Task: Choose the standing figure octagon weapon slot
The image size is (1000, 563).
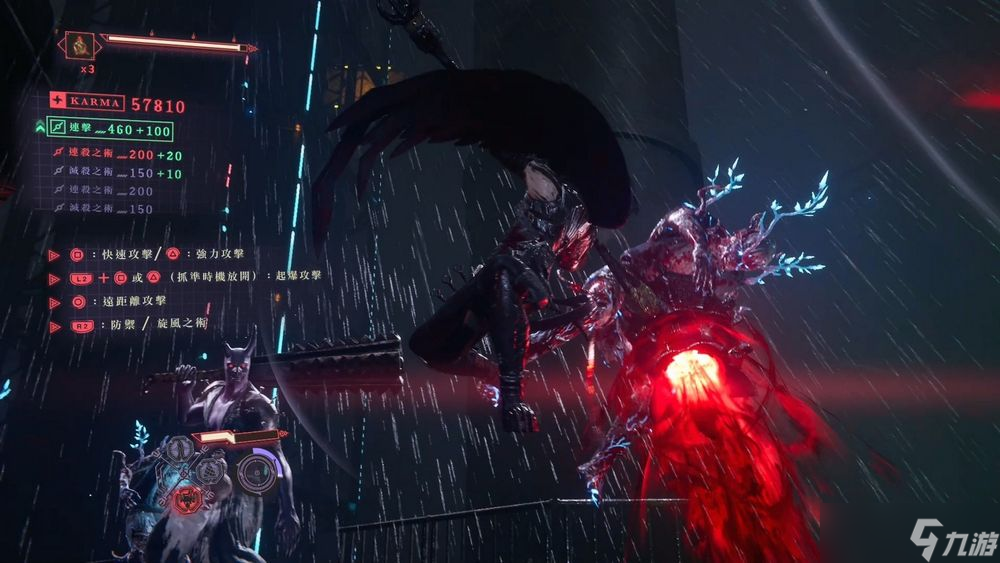Action: [182, 447]
